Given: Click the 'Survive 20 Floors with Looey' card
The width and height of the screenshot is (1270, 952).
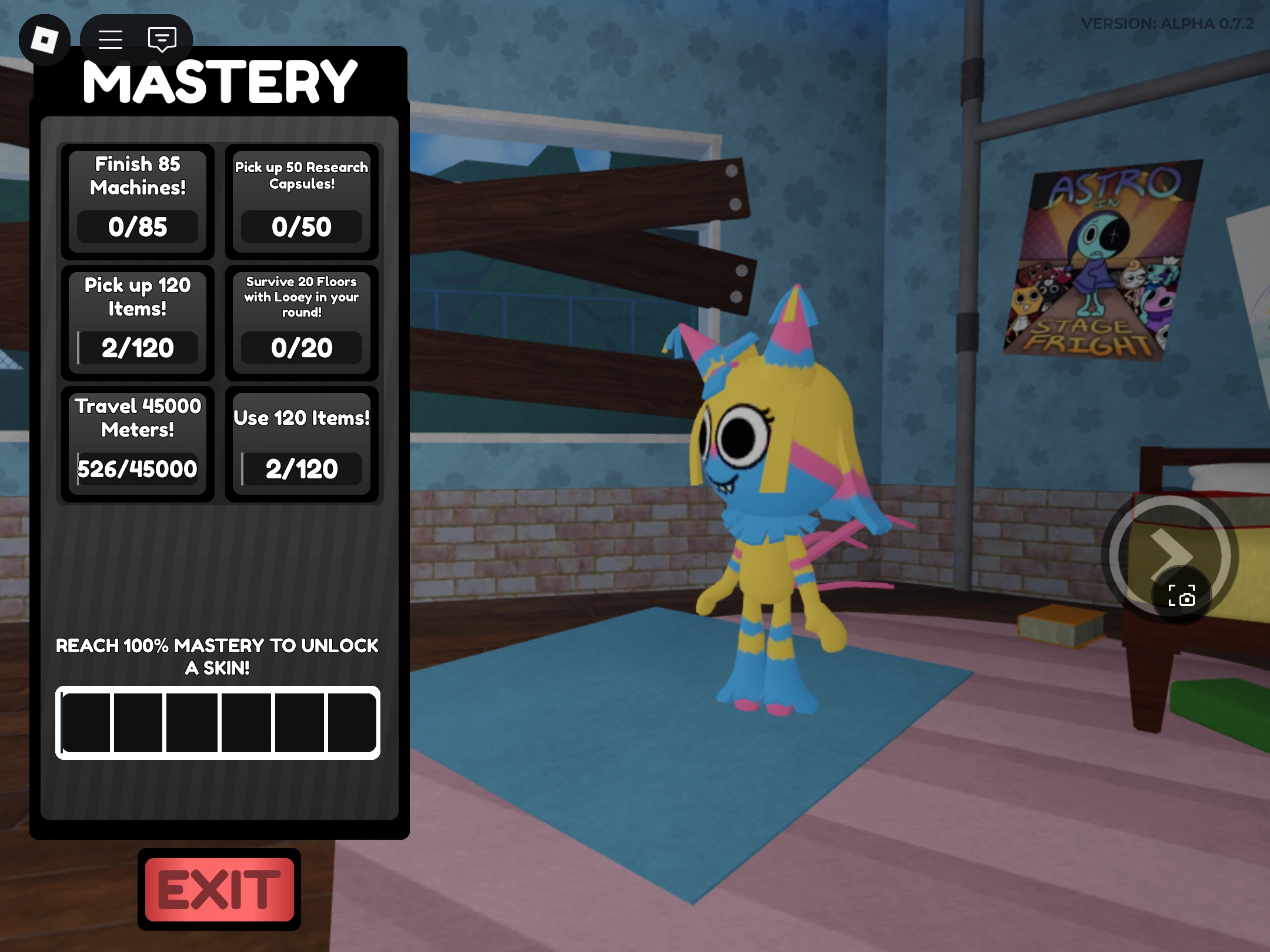Looking at the screenshot, I should click(302, 322).
